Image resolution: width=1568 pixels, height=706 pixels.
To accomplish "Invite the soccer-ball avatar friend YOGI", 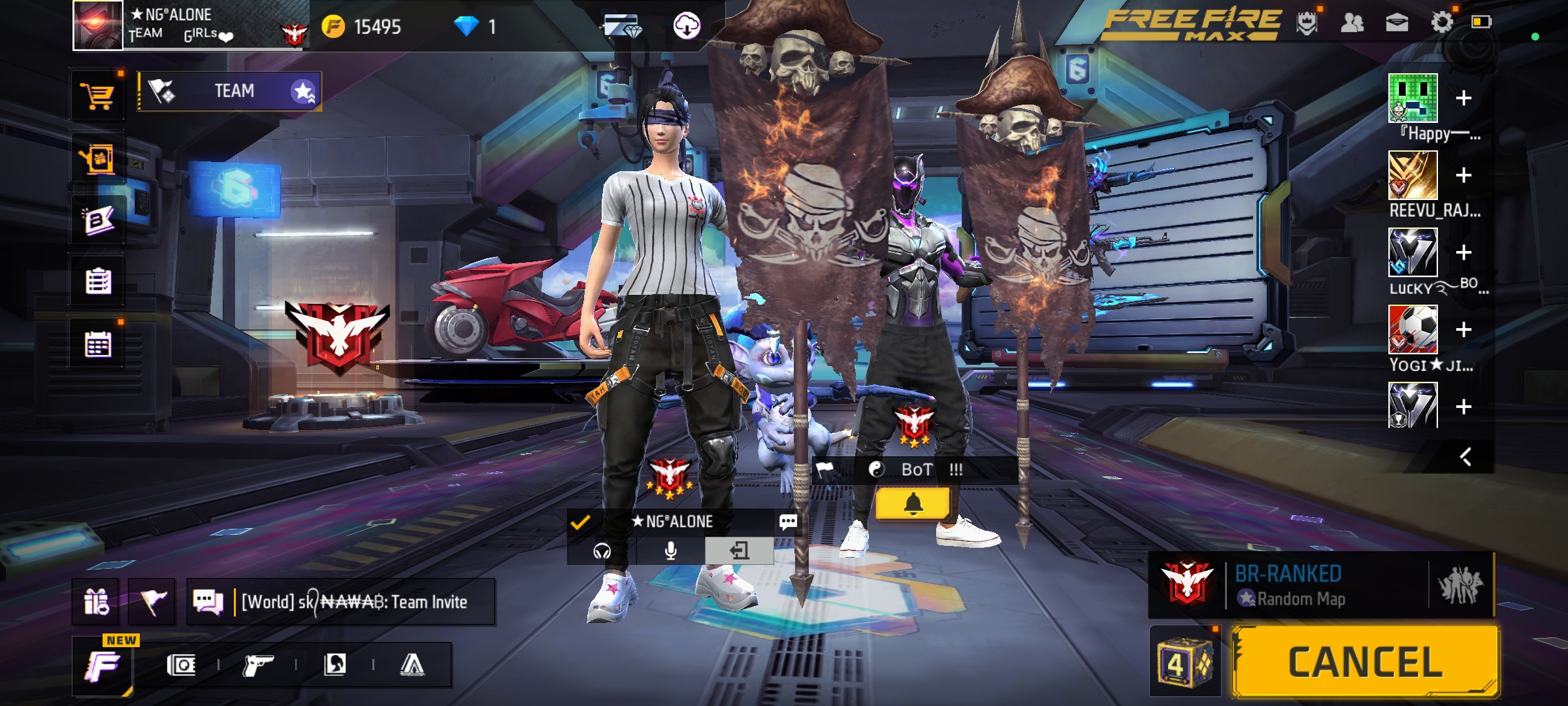I will 1463,329.
